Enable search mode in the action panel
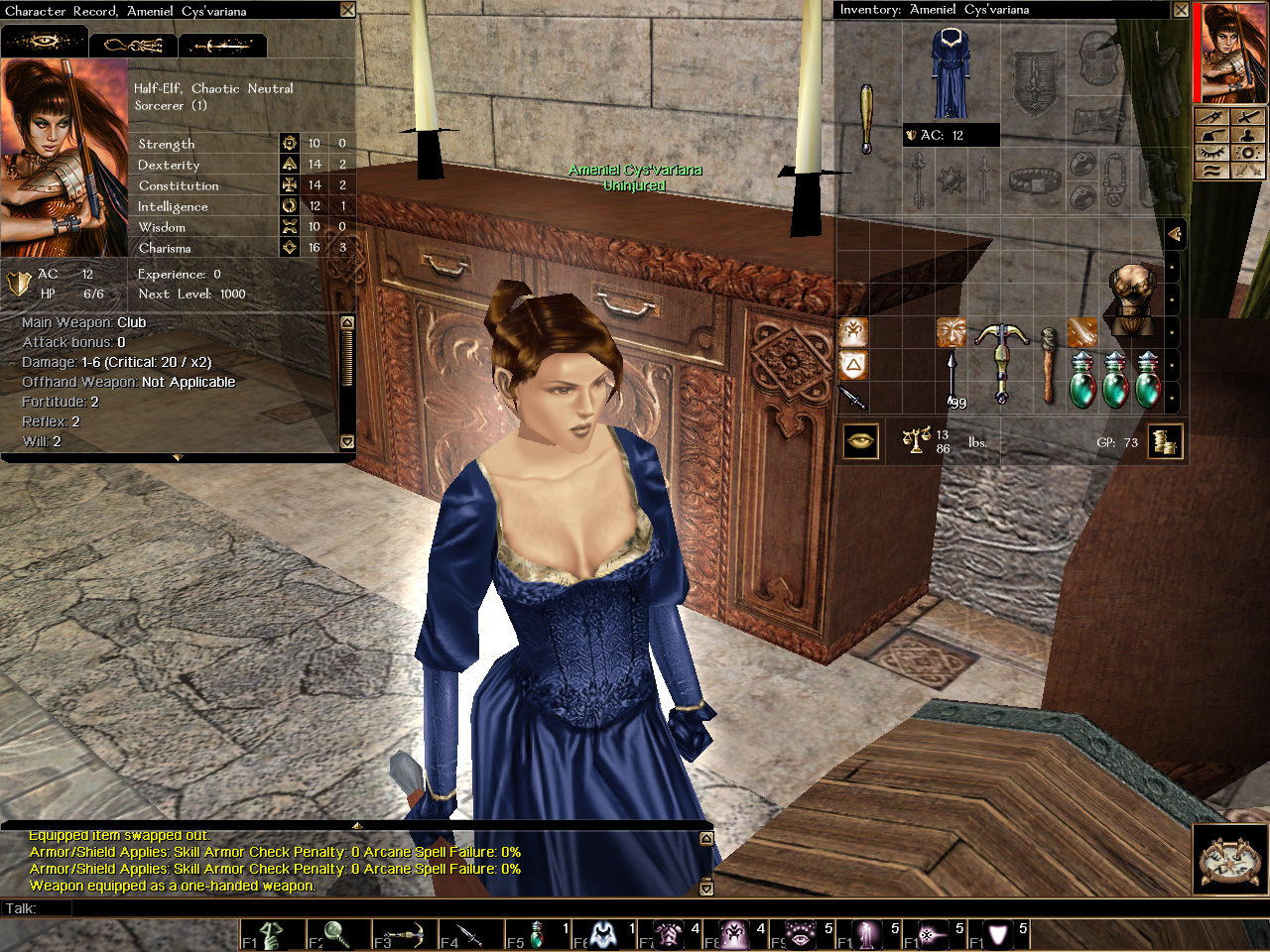 tap(1248, 154)
